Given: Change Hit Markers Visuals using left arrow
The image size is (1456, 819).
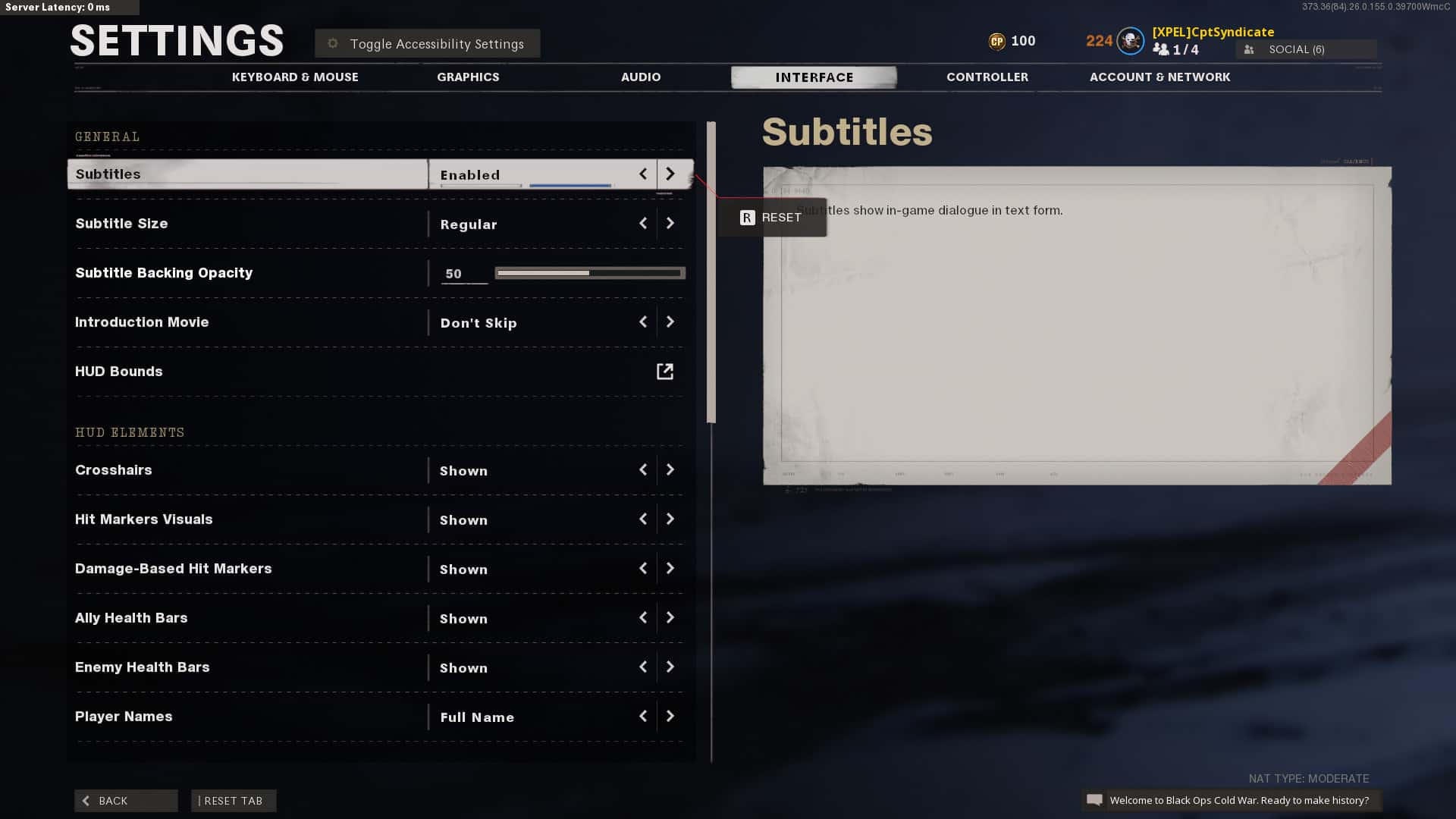Looking at the screenshot, I should 643,519.
